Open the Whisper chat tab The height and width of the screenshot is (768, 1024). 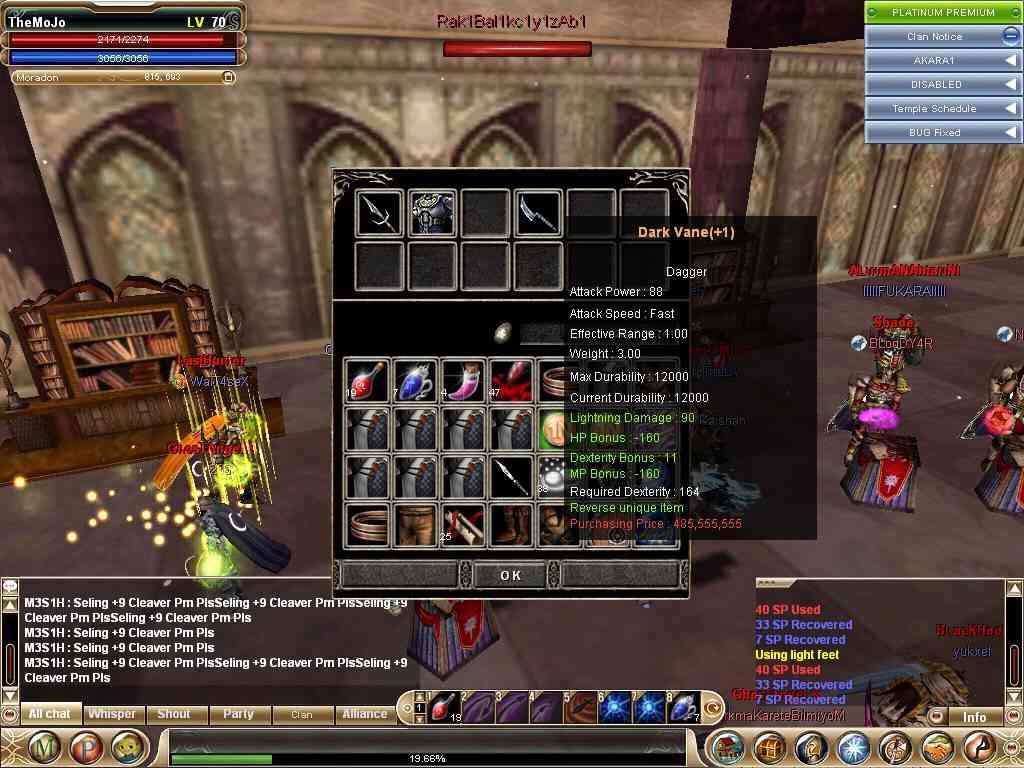click(x=112, y=714)
